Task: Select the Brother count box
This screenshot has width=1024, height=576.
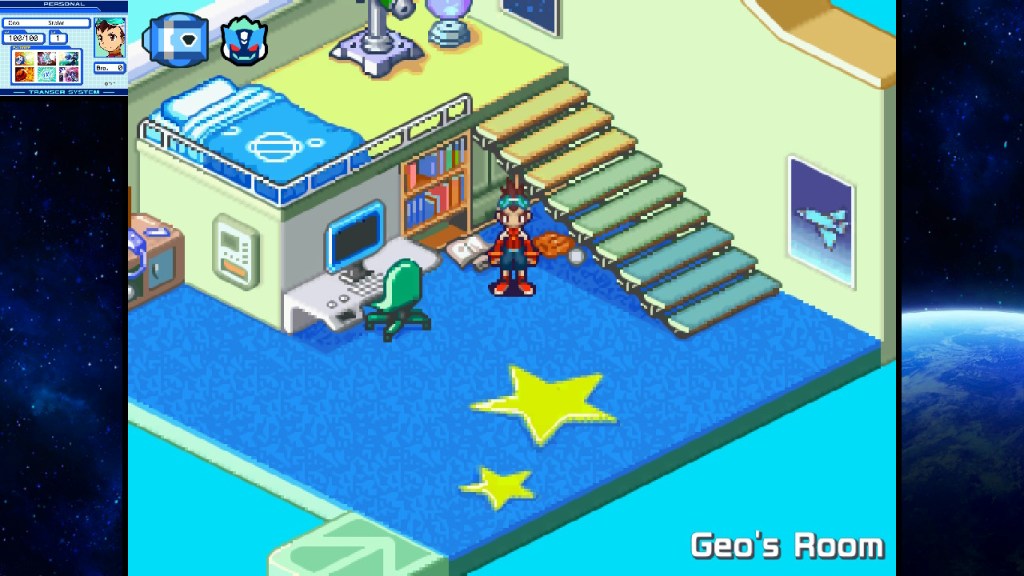Action: pos(109,68)
